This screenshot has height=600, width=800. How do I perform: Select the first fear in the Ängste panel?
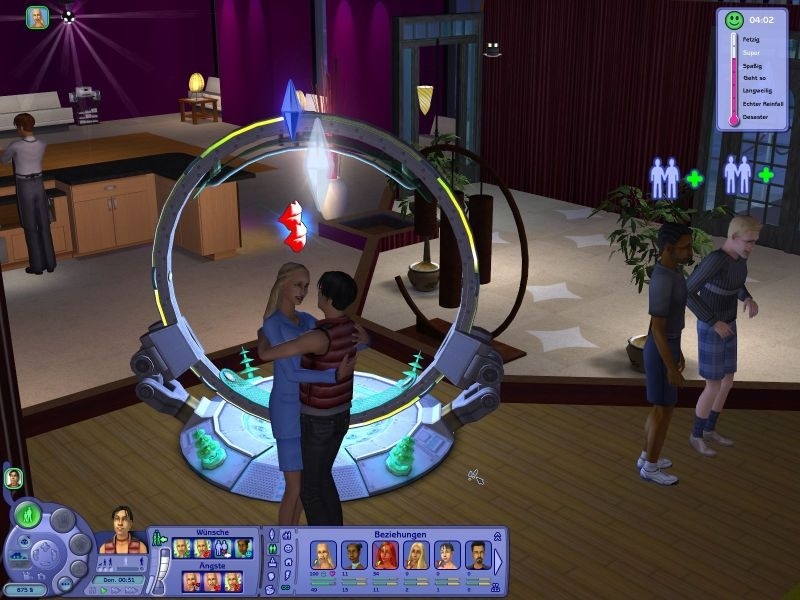pyautogui.click(x=190, y=582)
